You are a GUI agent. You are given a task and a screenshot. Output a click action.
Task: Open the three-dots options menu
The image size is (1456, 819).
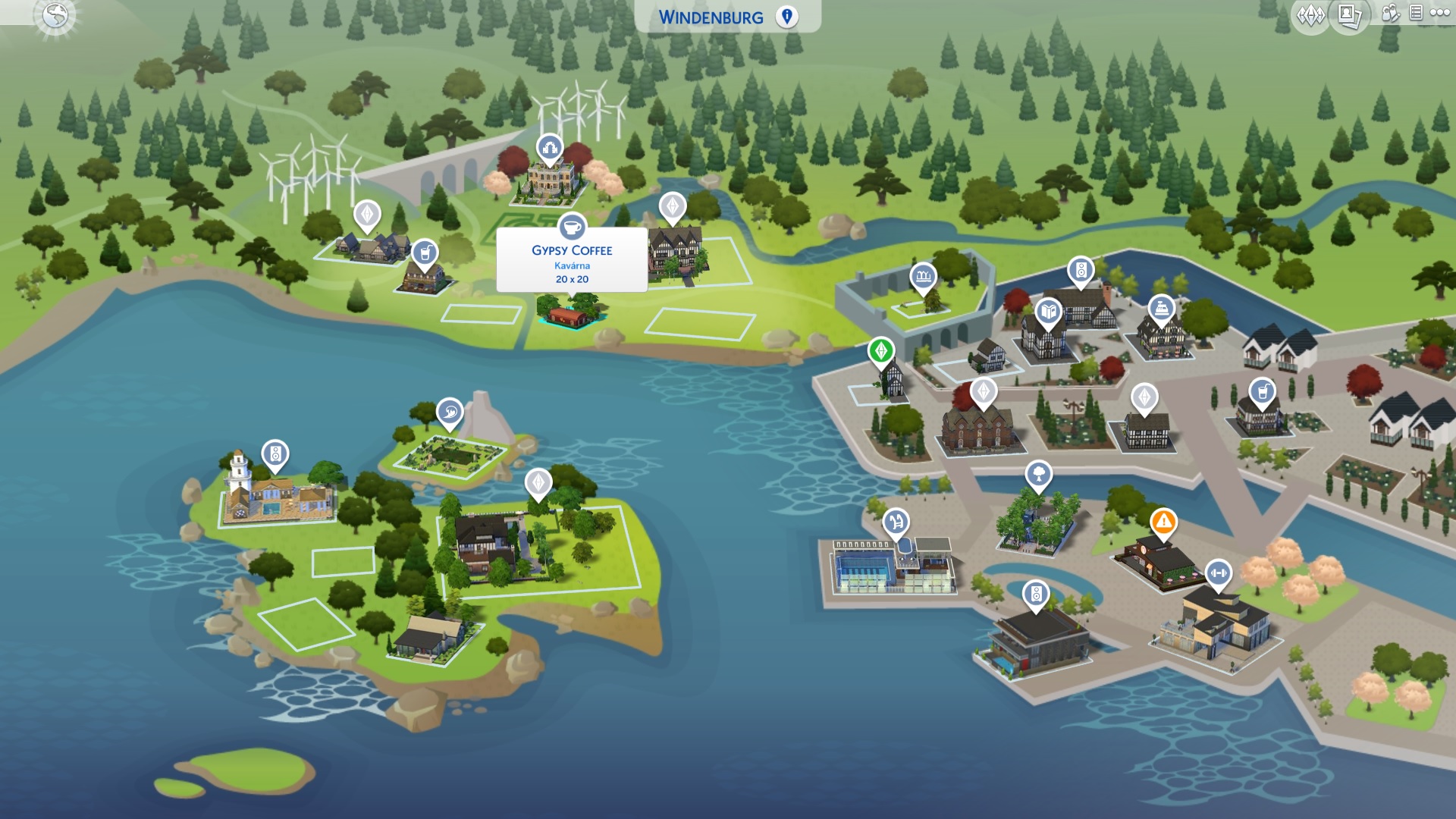click(1439, 13)
